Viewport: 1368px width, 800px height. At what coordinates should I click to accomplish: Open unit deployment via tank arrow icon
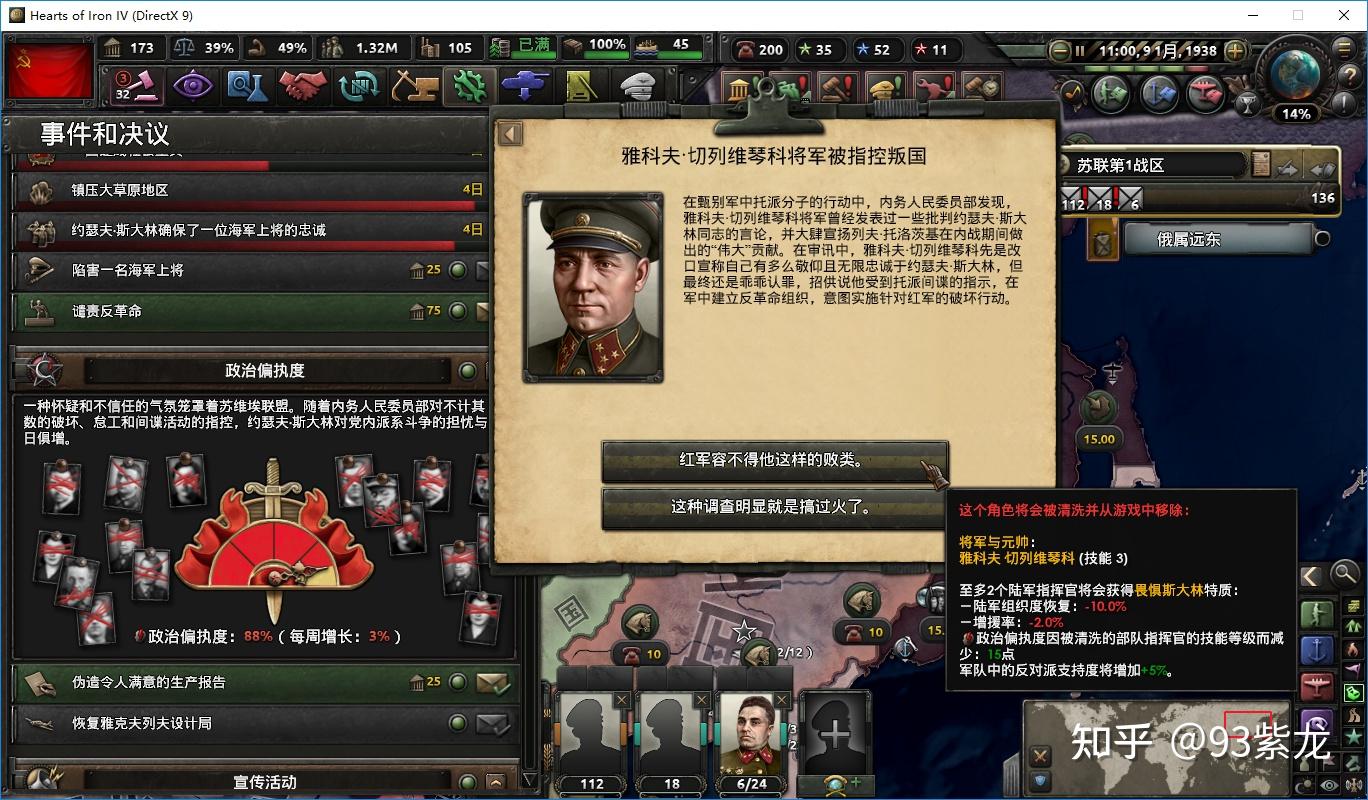[525, 85]
